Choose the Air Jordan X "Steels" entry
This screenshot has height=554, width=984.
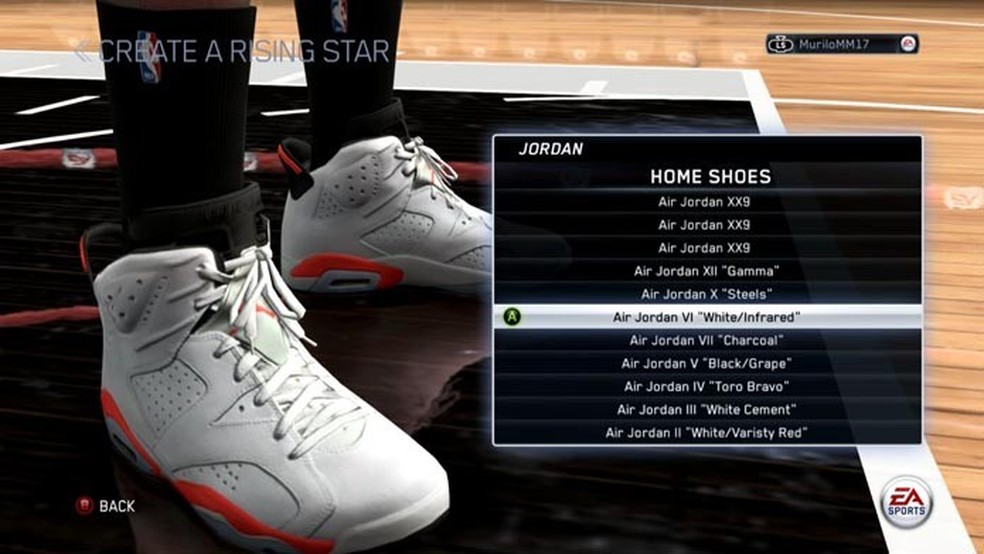707,294
